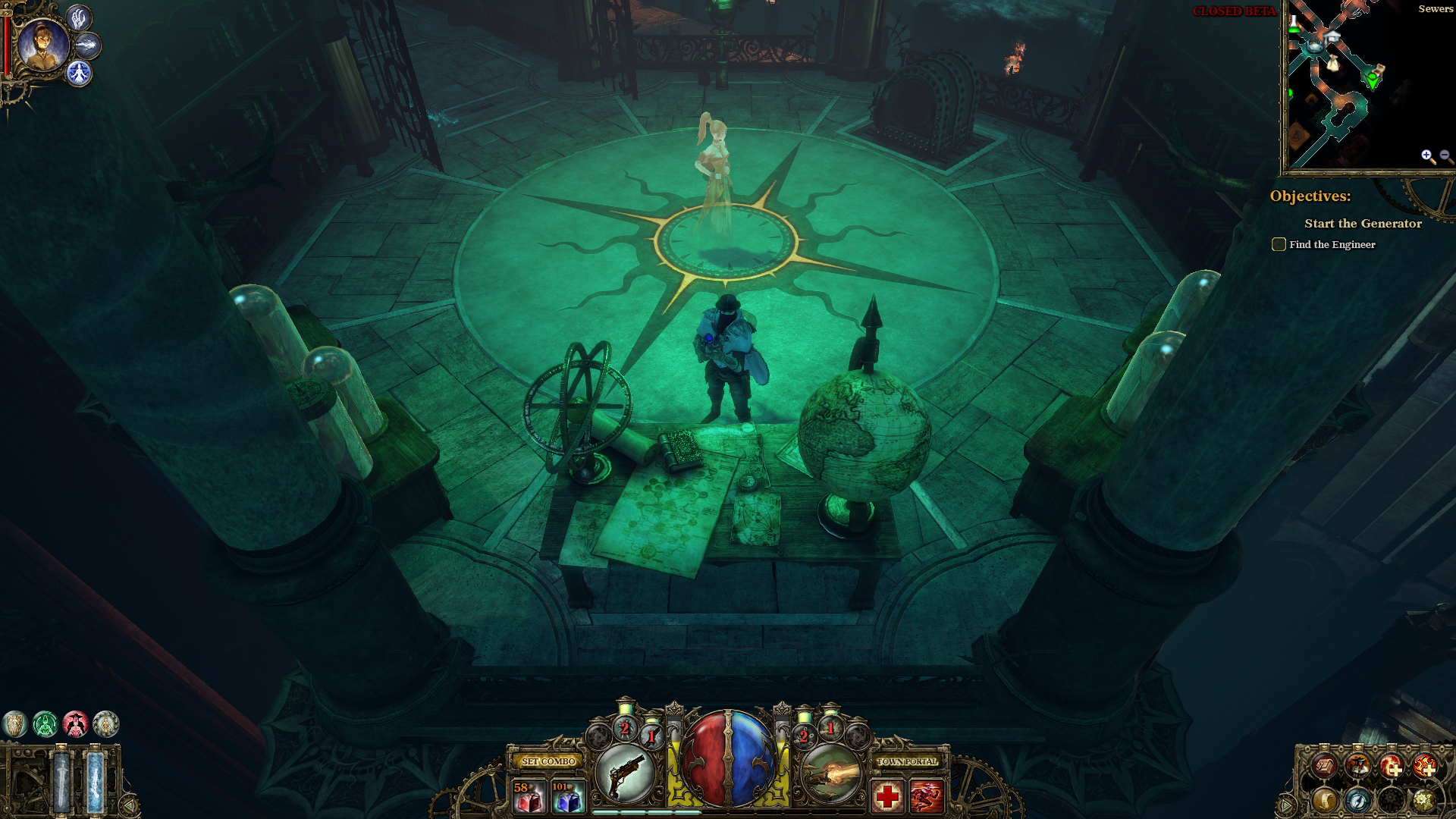Activate the red raging figure skill
Screen dimensions: 1456x819
click(926, 796)
